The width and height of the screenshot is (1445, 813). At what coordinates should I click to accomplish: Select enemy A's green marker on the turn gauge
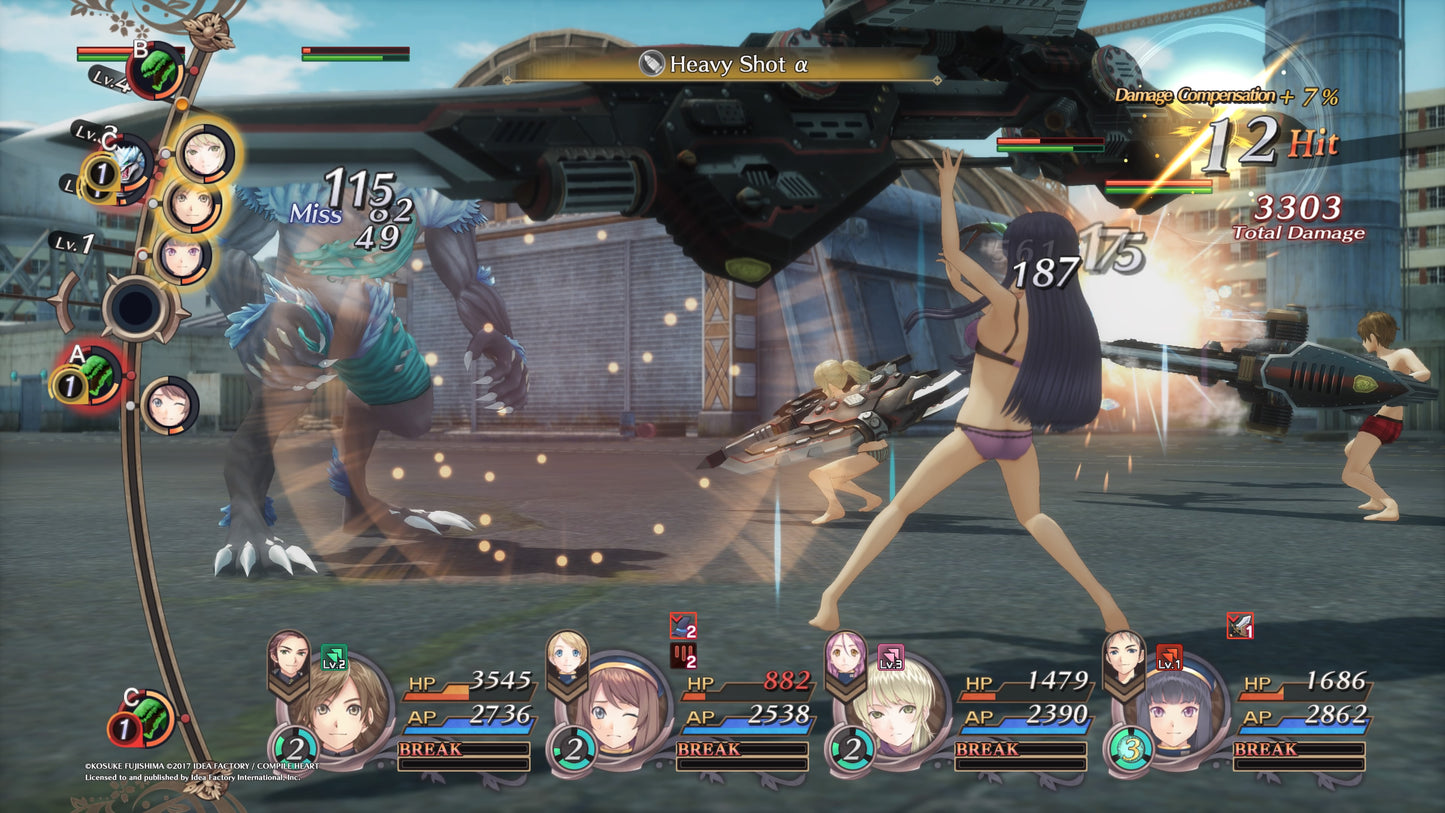point(100,374)
